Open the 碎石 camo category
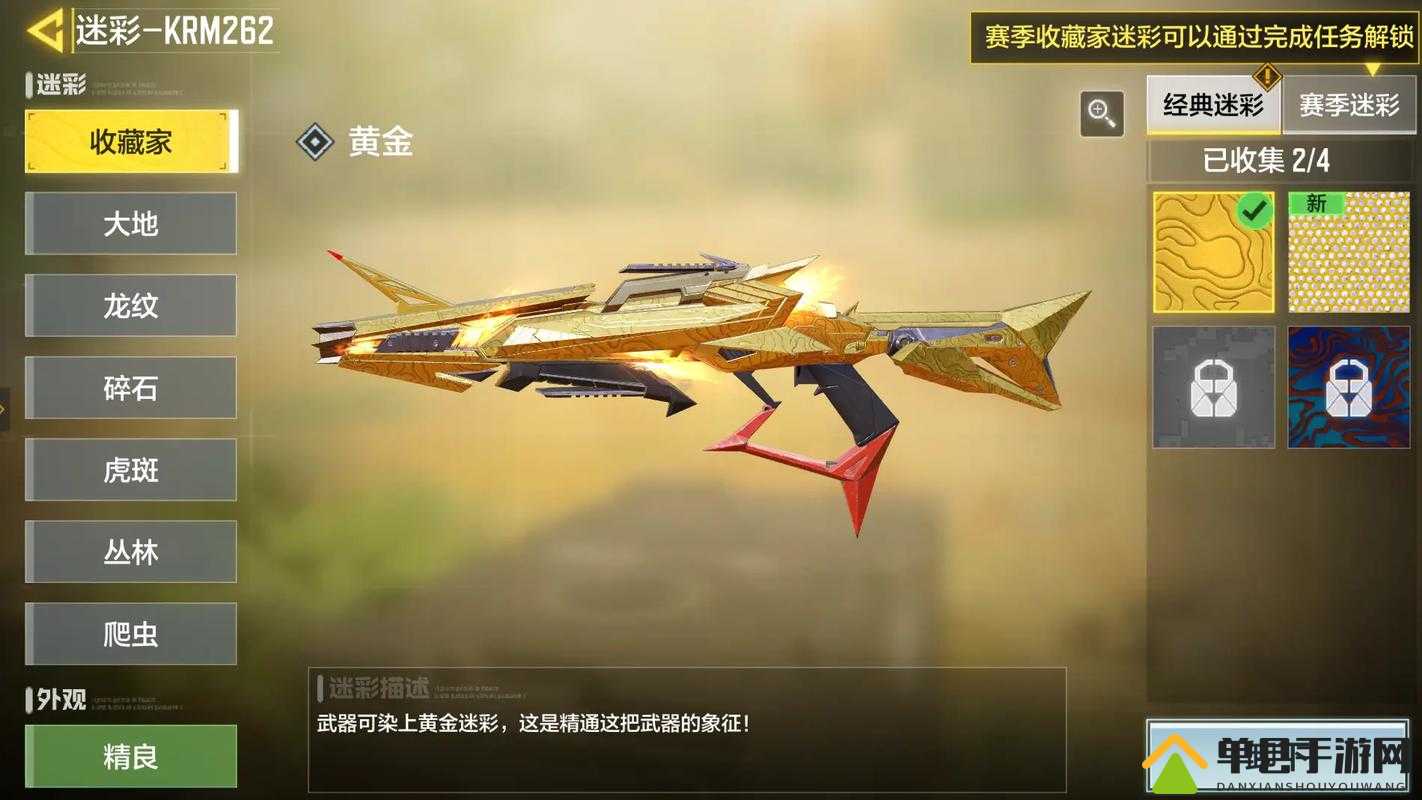 tap(131, 388)
